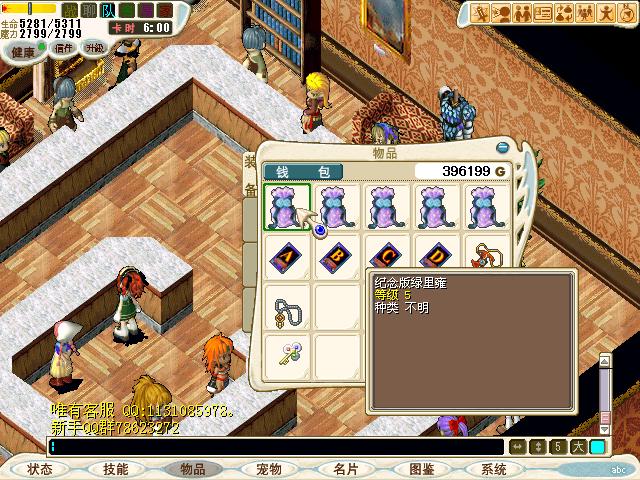Image resolution: width=640 pixels, height=480 pixels.
Task: Click the 健康 health button
Action: 23,52
